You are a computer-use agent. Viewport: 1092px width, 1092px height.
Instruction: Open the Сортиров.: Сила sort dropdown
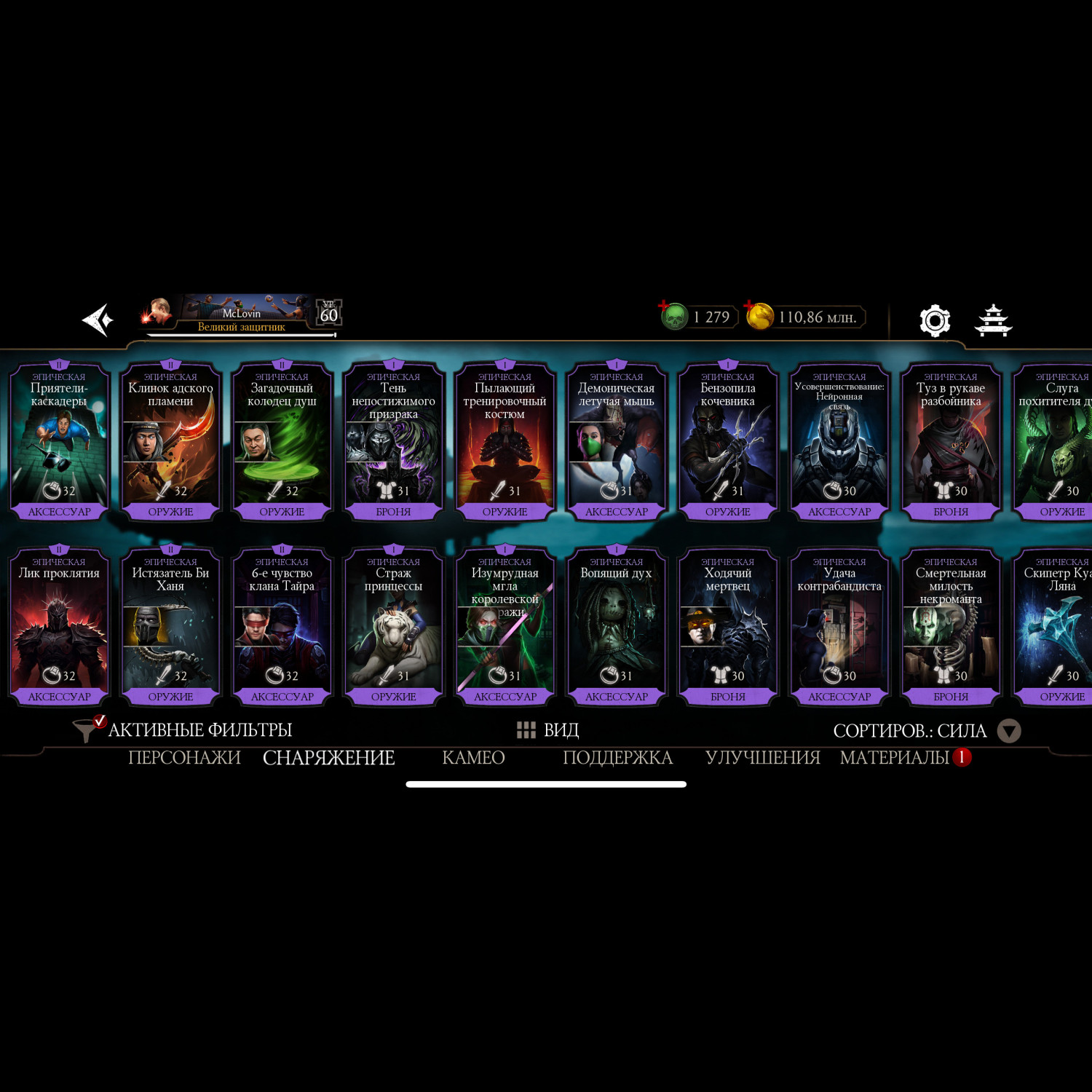pyautogui.click(x=926, y=730)
